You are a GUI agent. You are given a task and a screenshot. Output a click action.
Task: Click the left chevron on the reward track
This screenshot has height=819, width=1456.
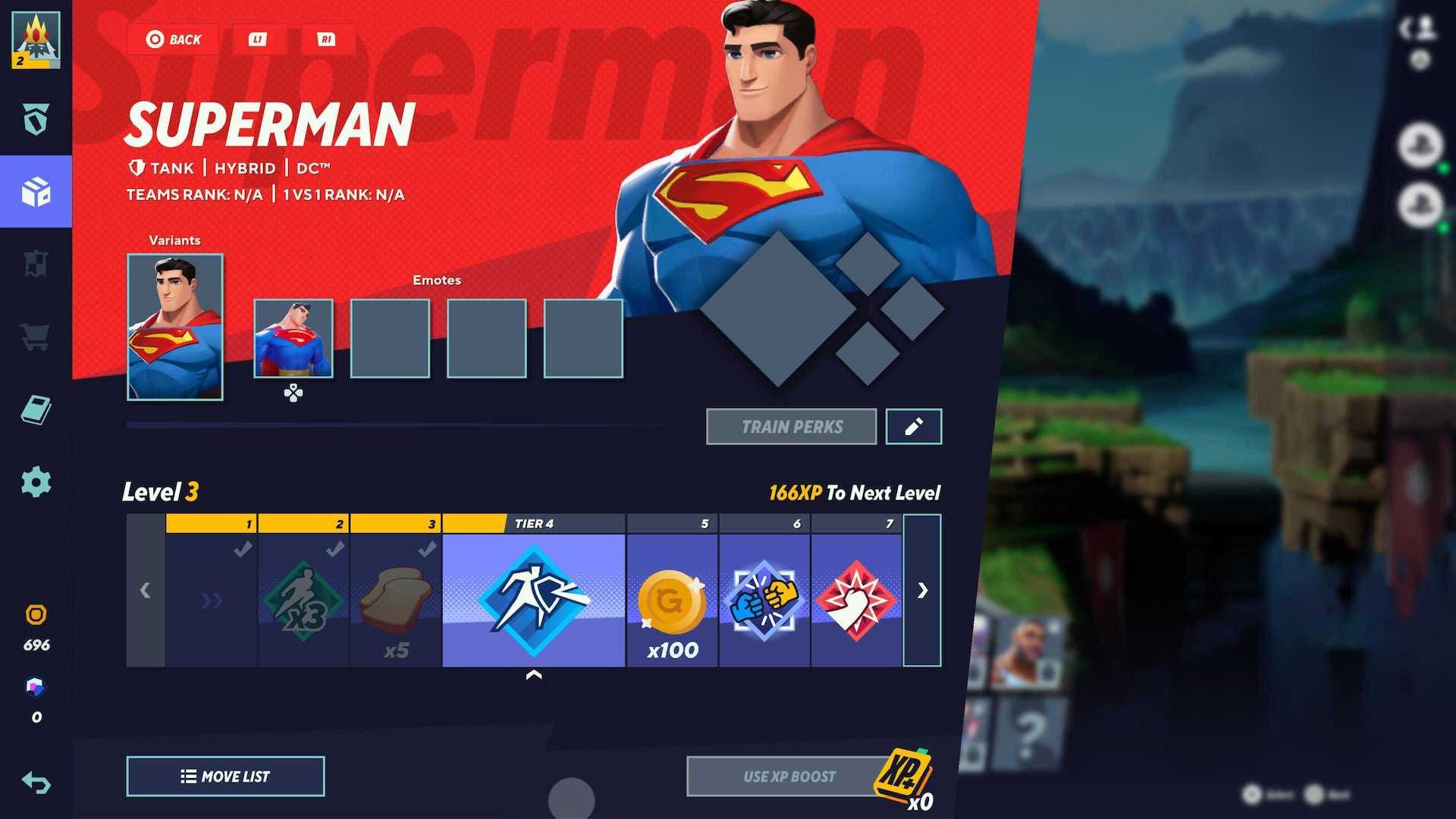coord(146,591)
